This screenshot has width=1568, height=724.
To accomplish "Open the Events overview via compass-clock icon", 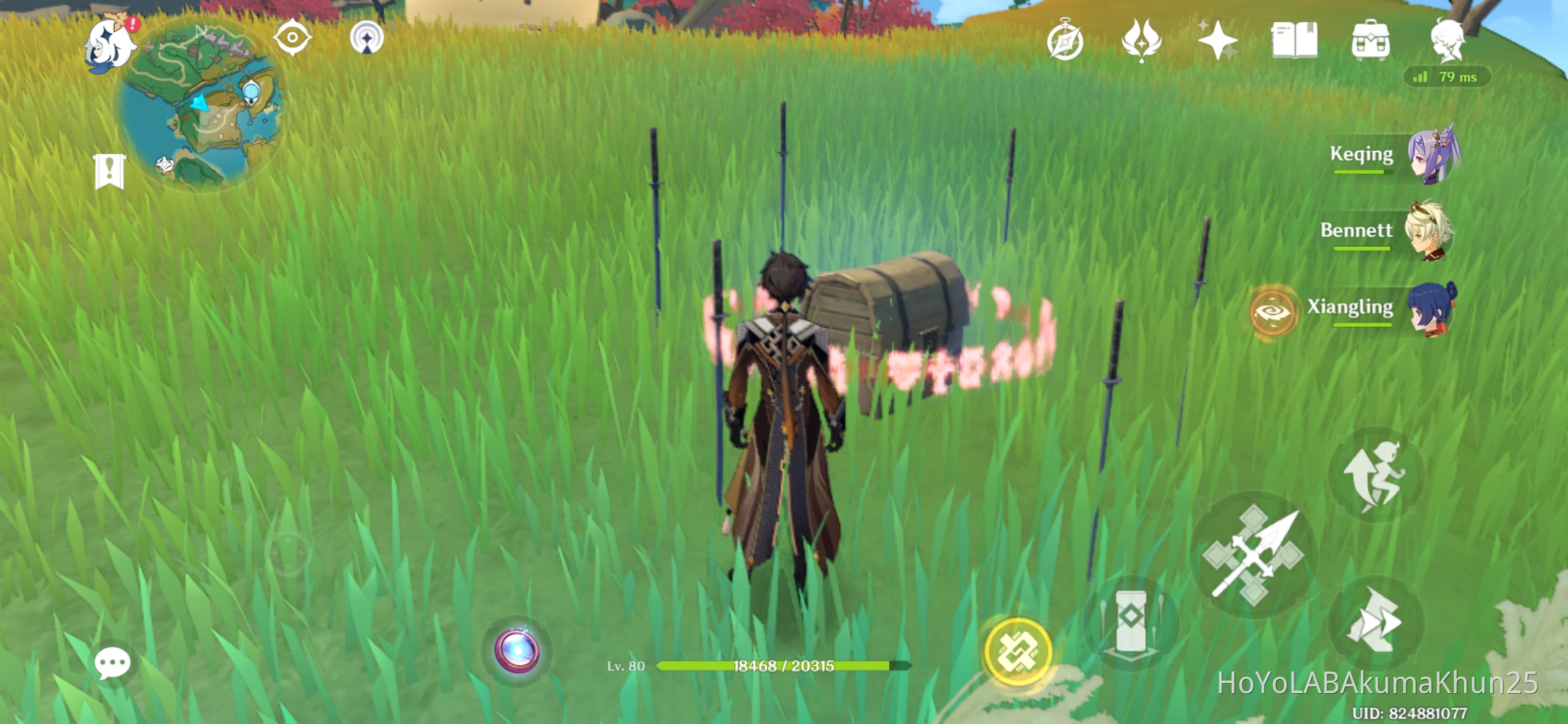I will coord(1065,40).
